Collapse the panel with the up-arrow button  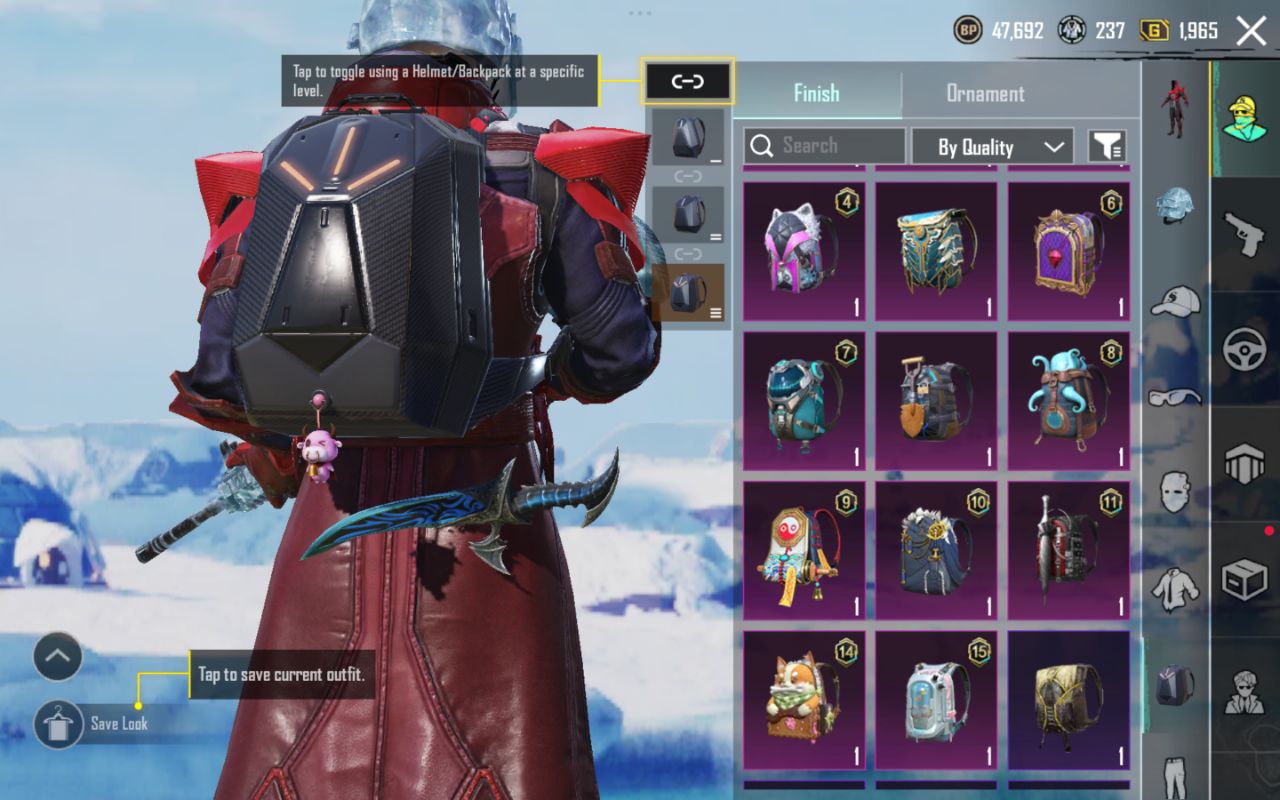point(57,657)
